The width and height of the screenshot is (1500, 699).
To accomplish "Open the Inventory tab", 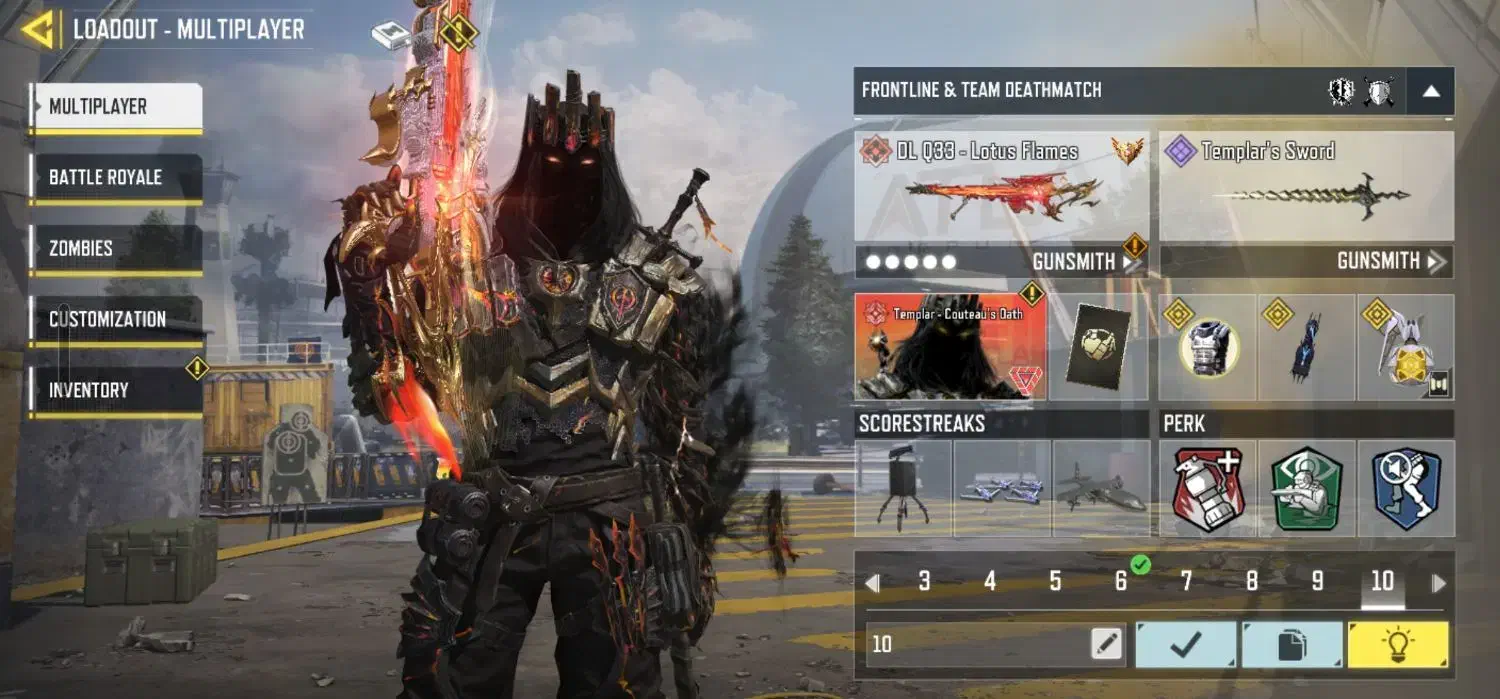I will click(x=116, y=390).
